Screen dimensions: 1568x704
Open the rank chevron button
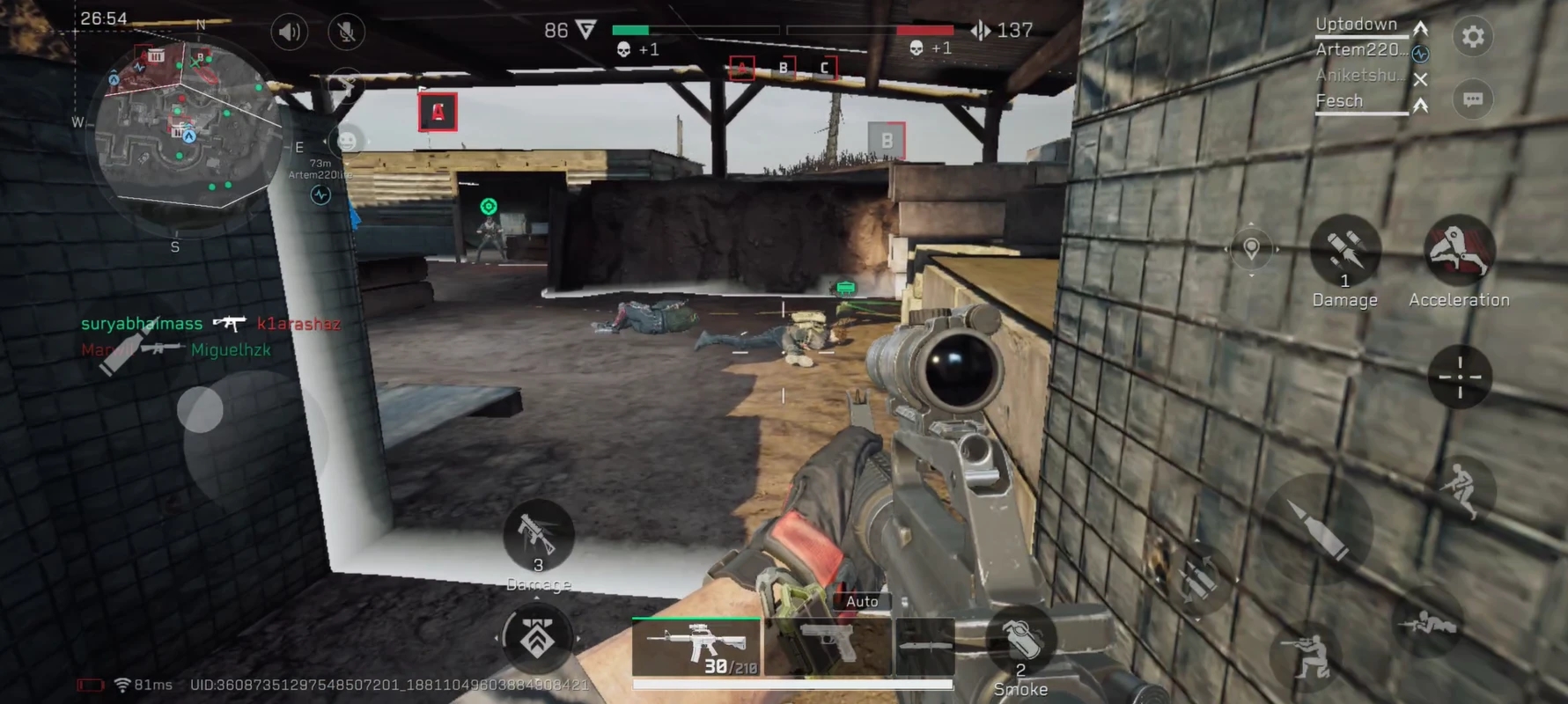tap(537, 638)
